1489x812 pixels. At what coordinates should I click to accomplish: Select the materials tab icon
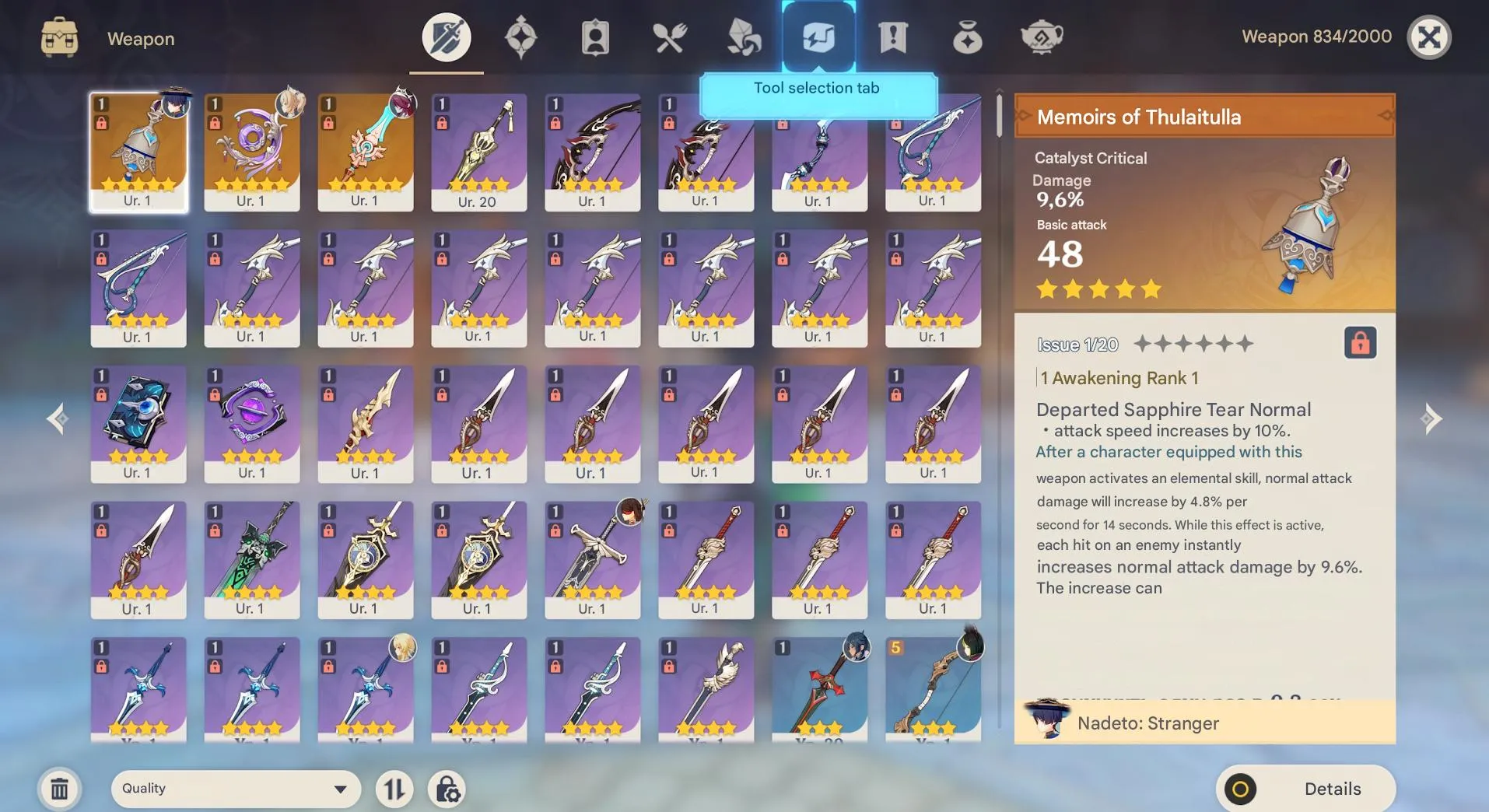[744, 35]
